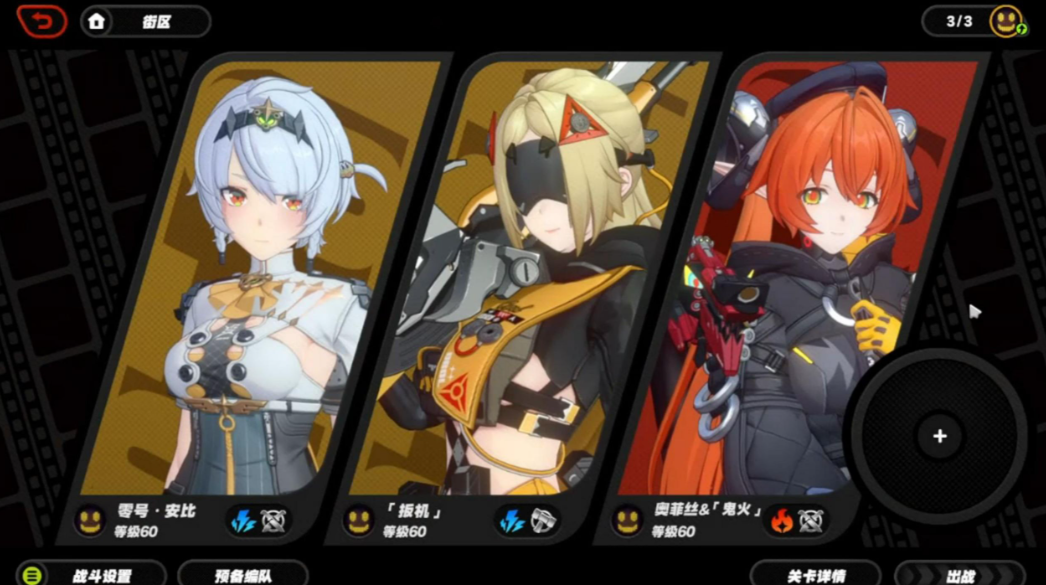Open the 战斗设置 battle settings
The width and height of the screenshot is (1046, 585).
click(x=90, y=575)
